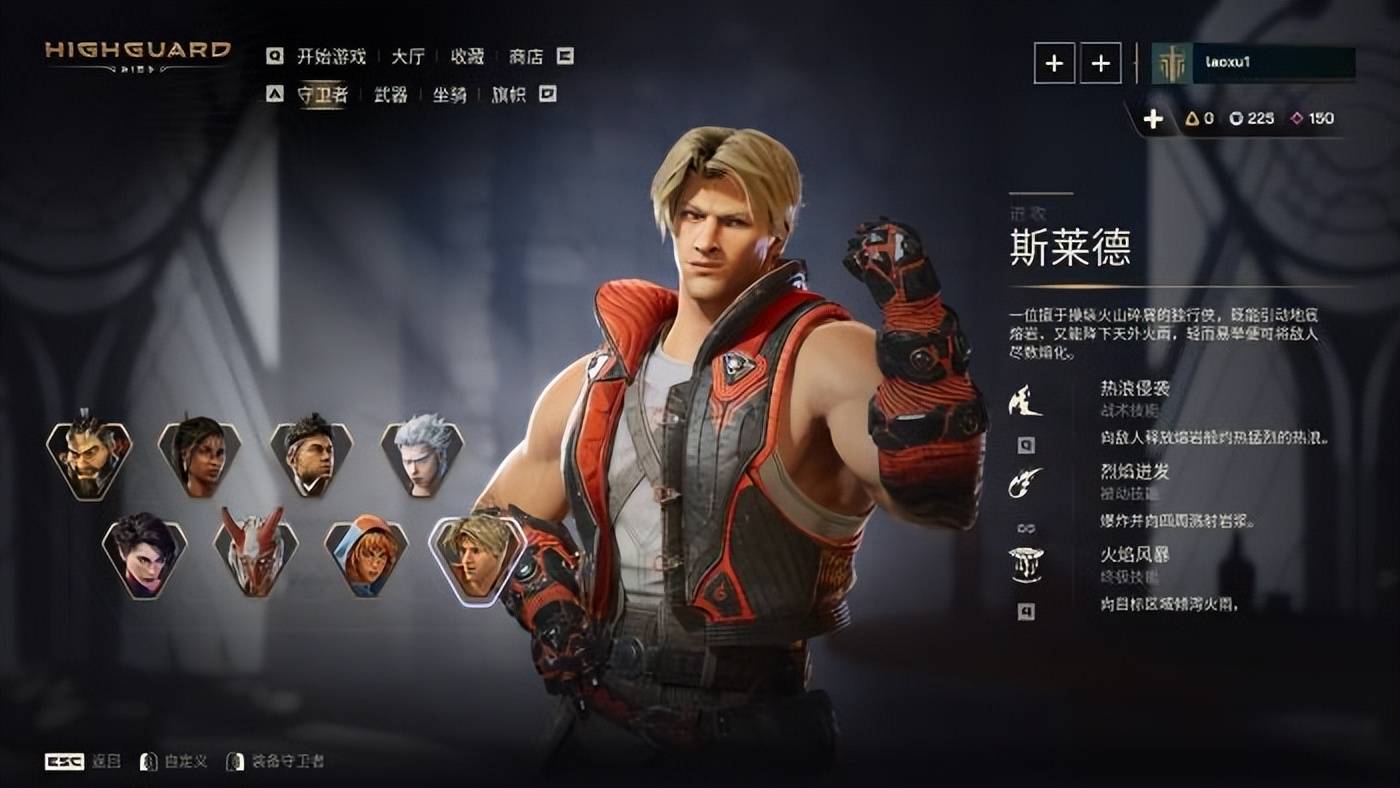
Task: Show the 旗帜 banners tab
Action: tap(508, 95)
